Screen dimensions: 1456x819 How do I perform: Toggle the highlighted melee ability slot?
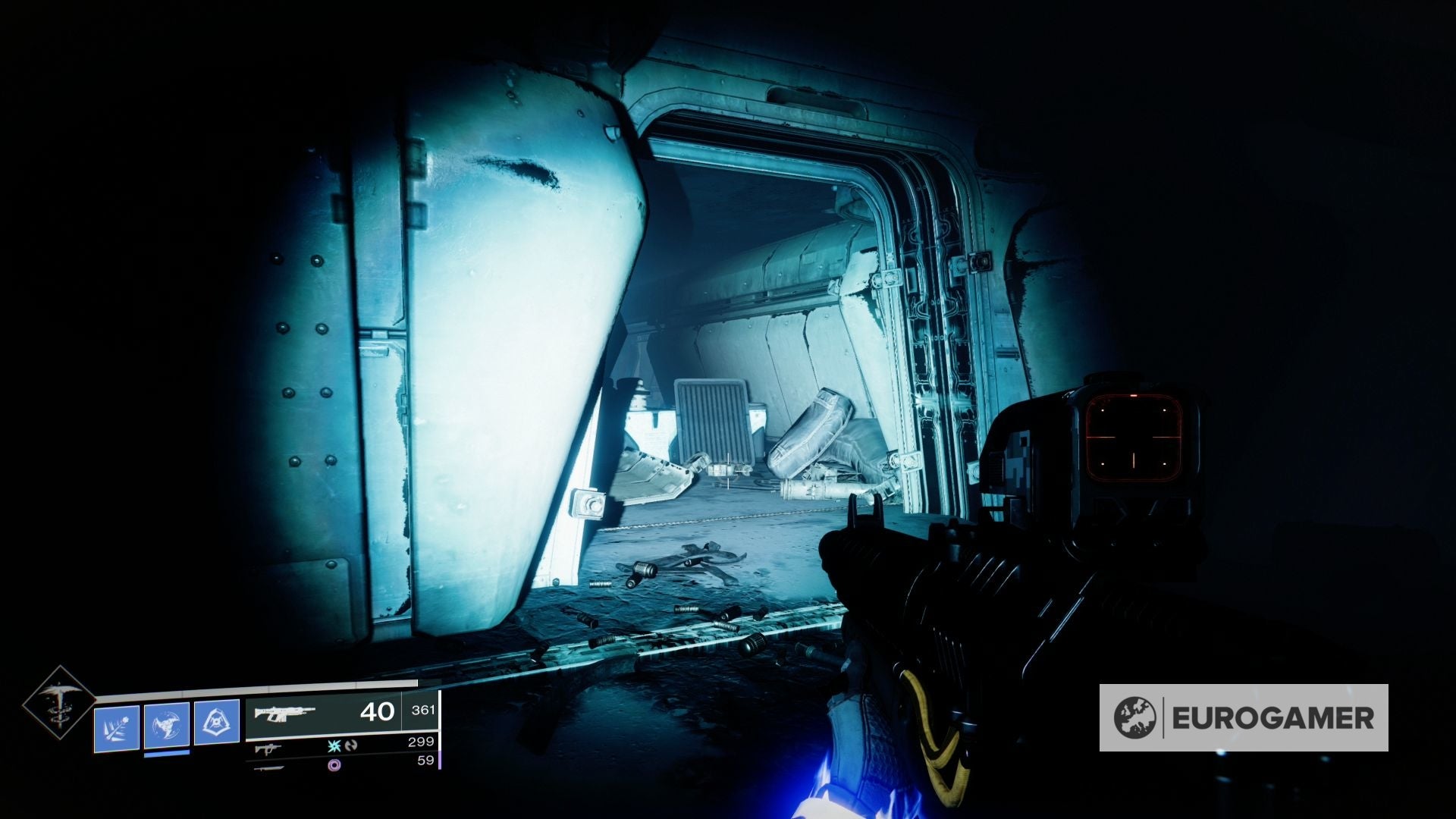(x=166, y=726)
